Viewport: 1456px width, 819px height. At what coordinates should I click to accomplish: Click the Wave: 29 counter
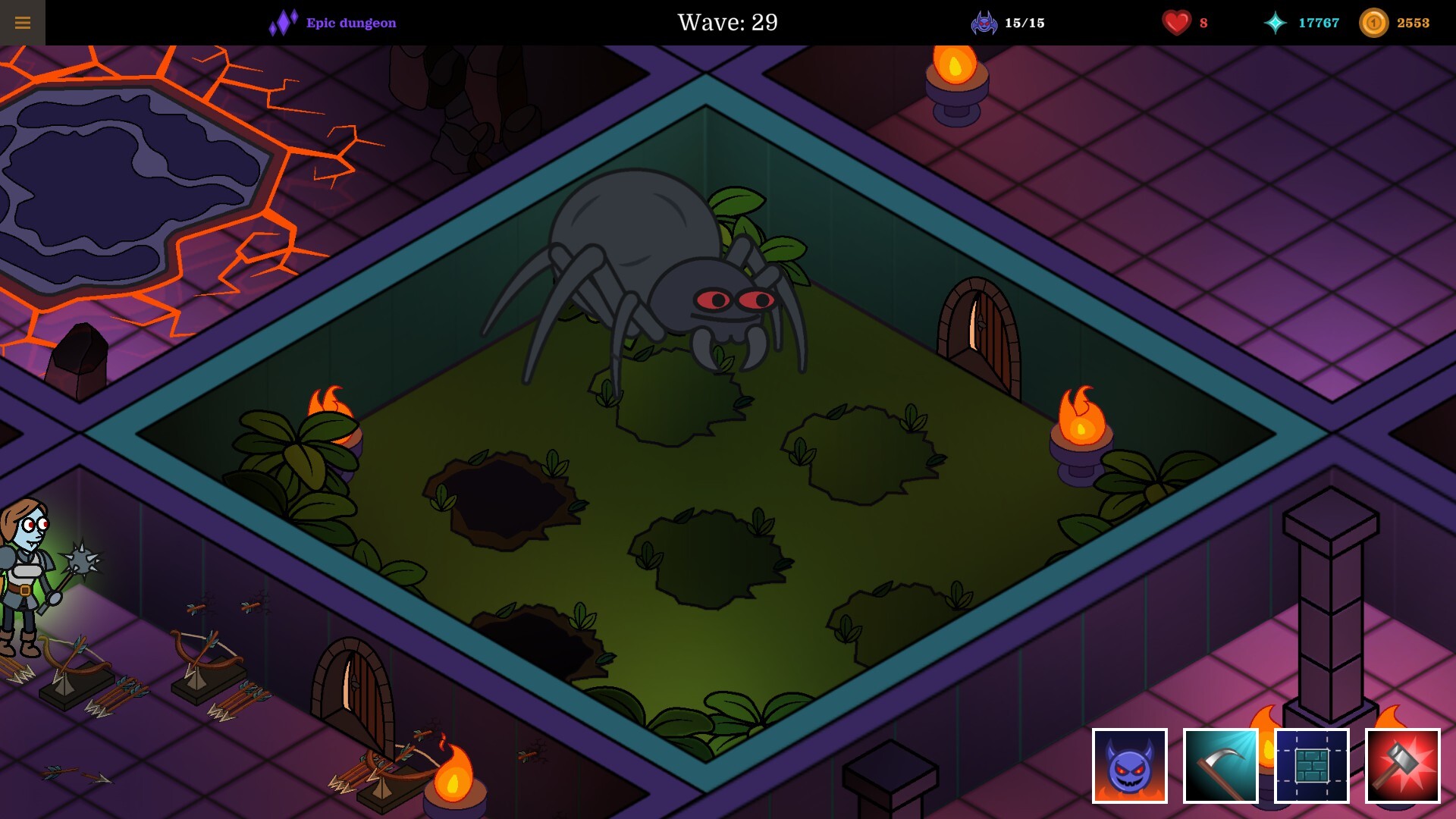[x=726, y=23]
